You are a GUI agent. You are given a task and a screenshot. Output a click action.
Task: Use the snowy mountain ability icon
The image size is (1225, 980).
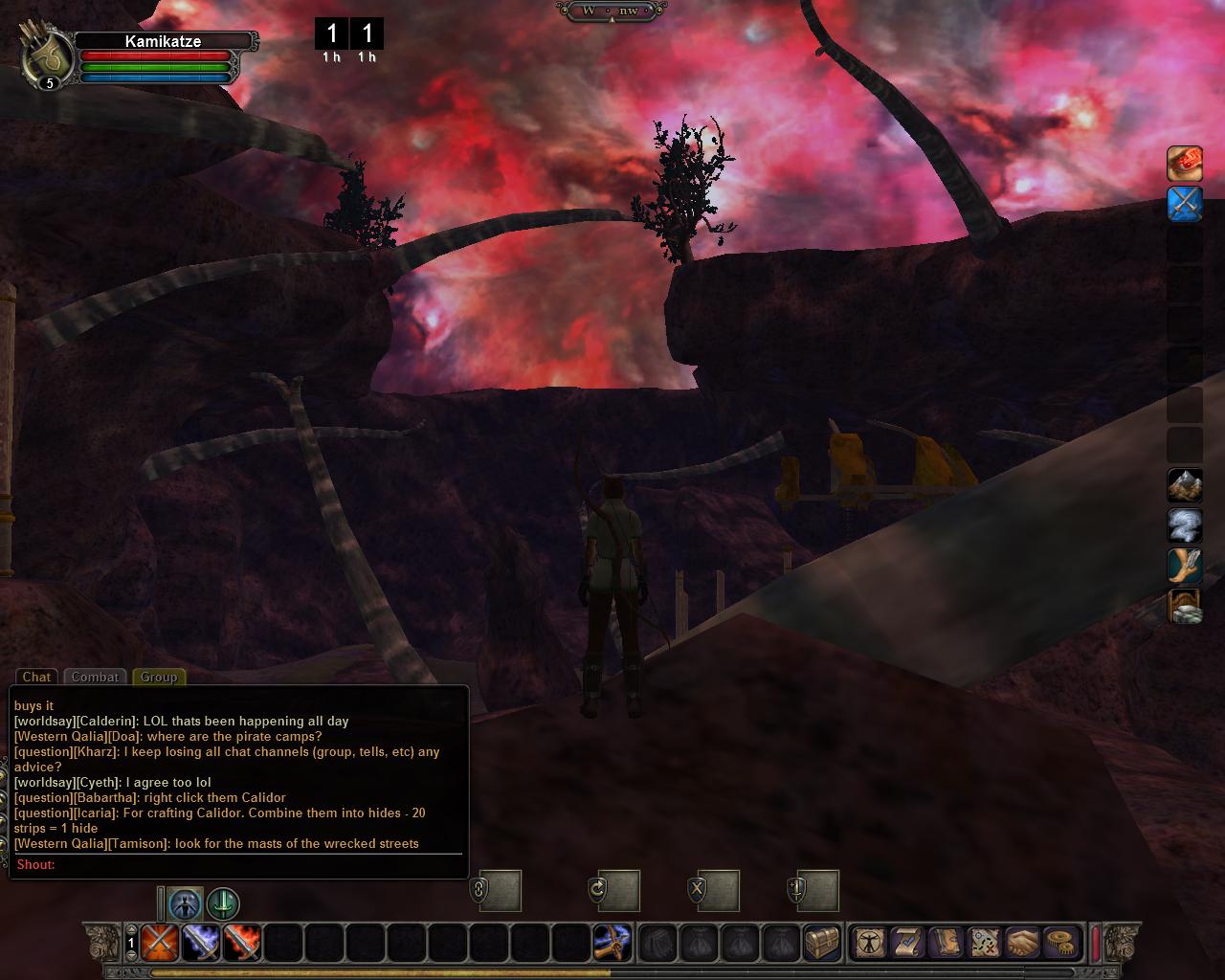tap(1185, 485)
